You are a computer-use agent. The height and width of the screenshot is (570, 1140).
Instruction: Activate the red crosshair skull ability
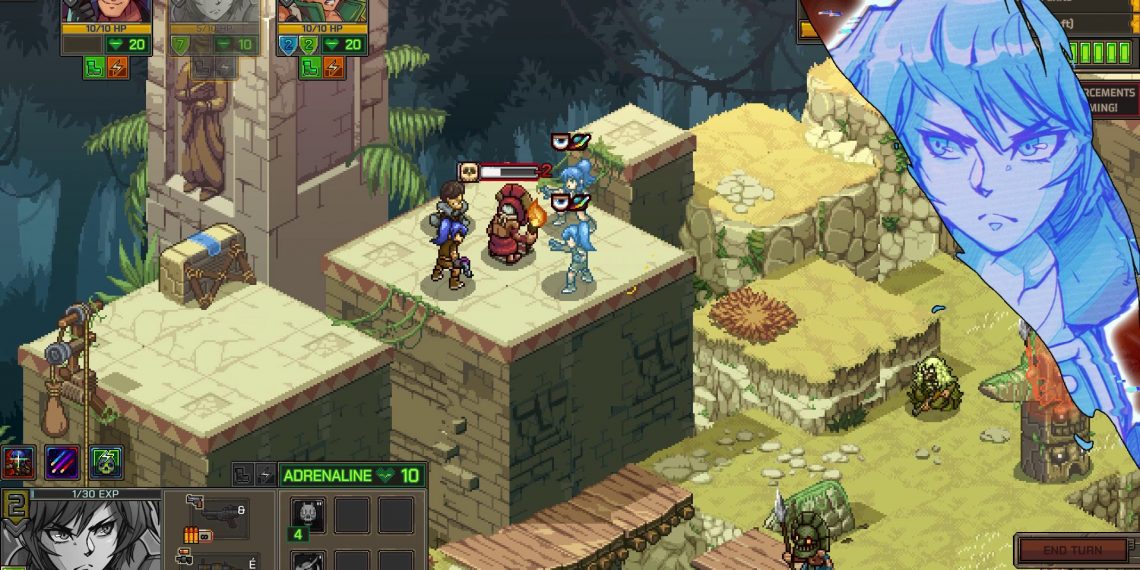pyautogui.click(x=19, y=462)
